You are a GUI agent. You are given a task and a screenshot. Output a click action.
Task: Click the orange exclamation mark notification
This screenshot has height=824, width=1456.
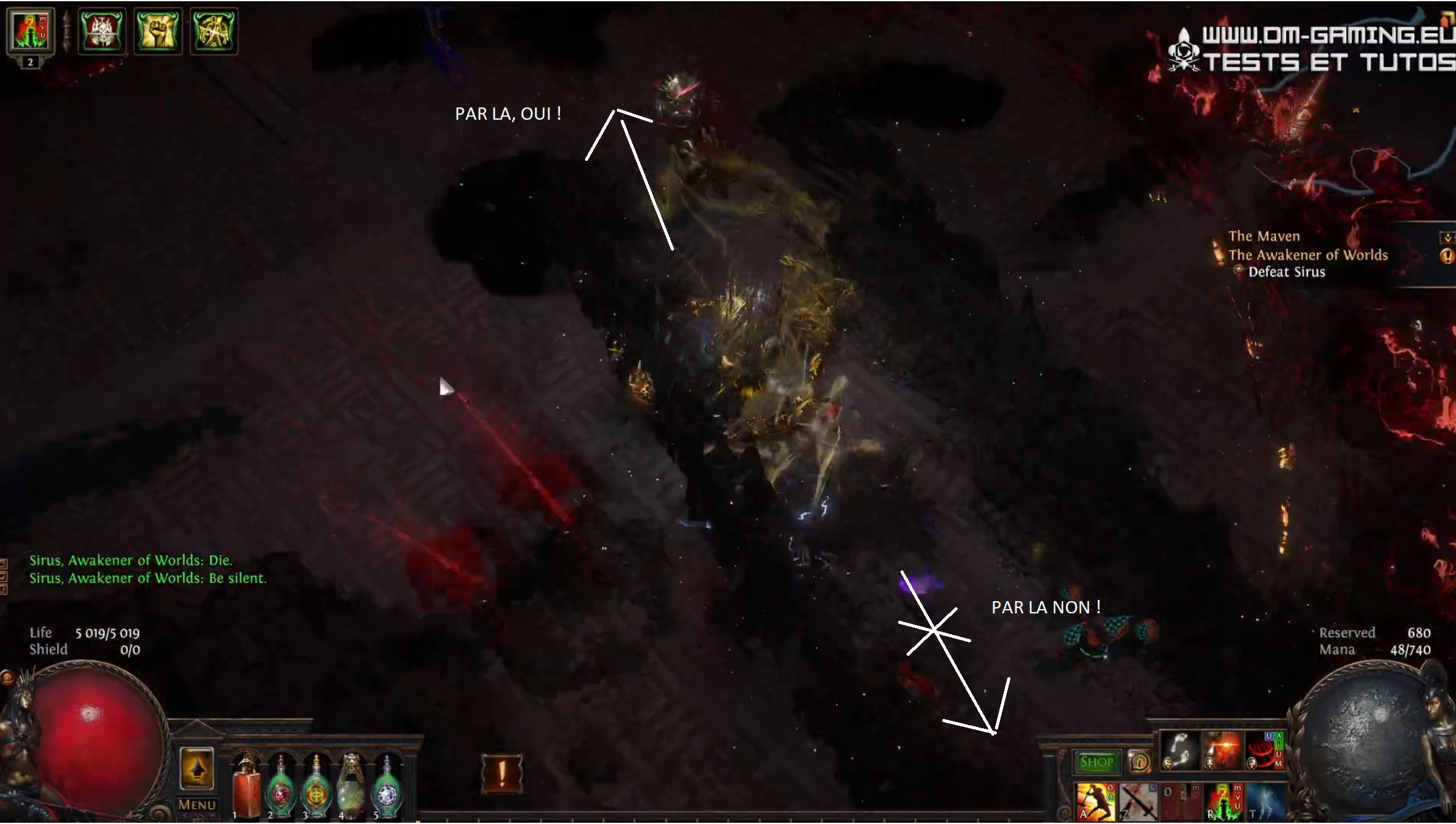(502, 773)
